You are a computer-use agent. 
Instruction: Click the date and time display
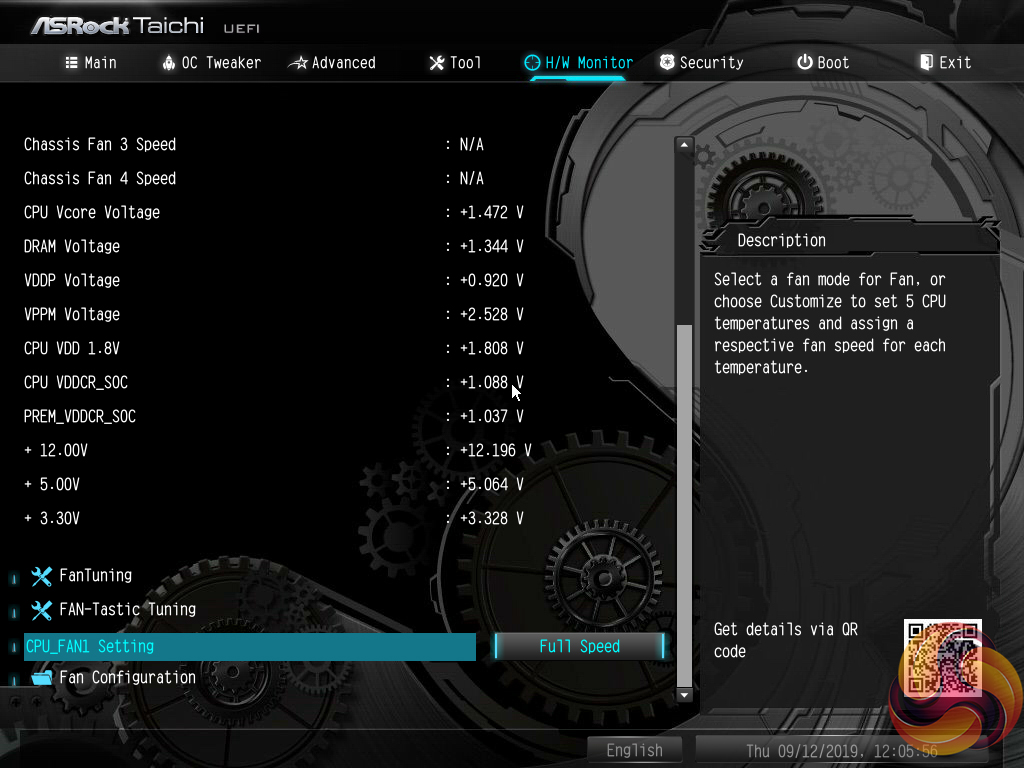tap(842, 750)
